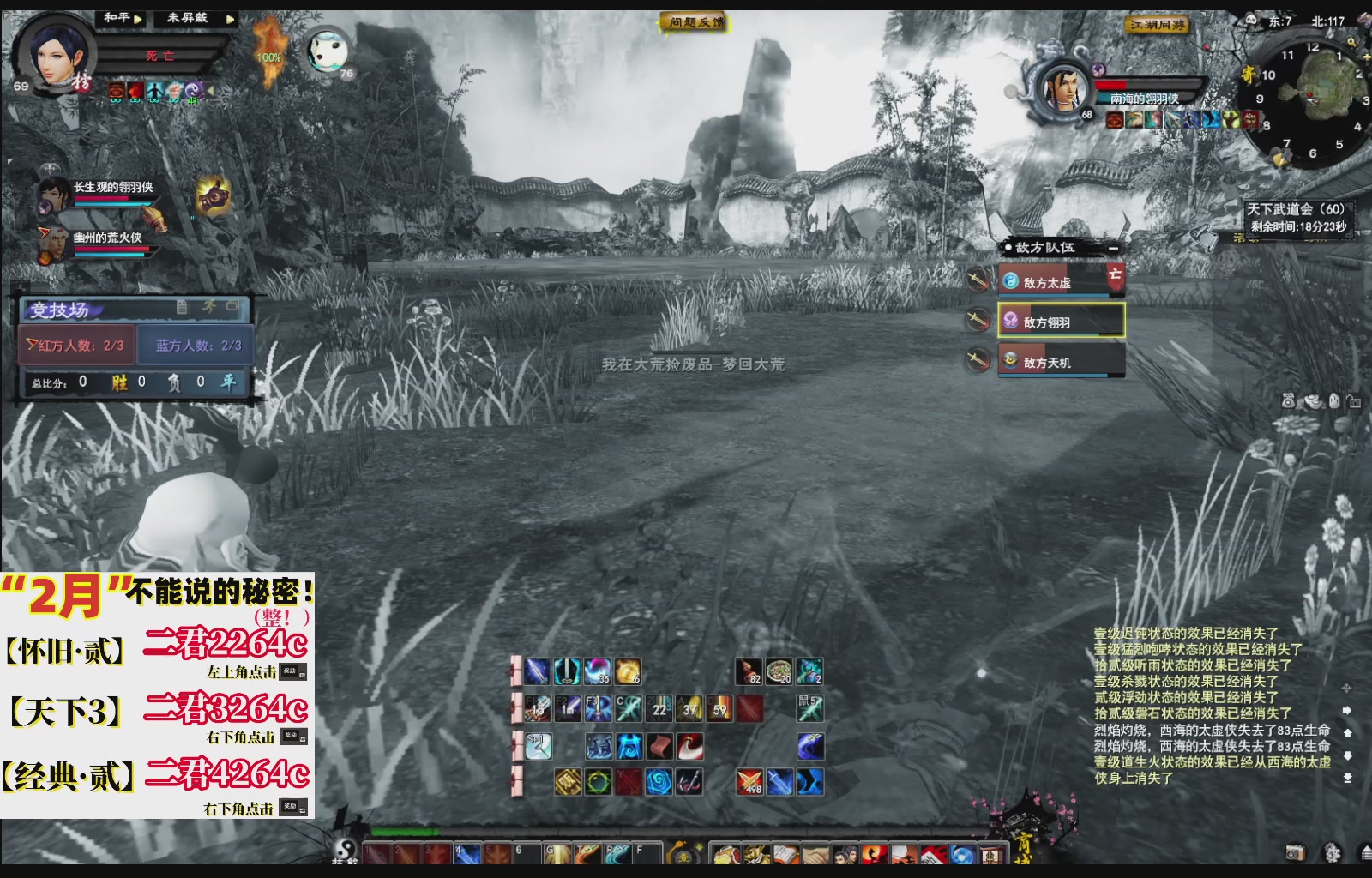
Task: Open the 未屏蔽 filter dropdown arrow
Action: pyautogui.click(x=228, y=18)
